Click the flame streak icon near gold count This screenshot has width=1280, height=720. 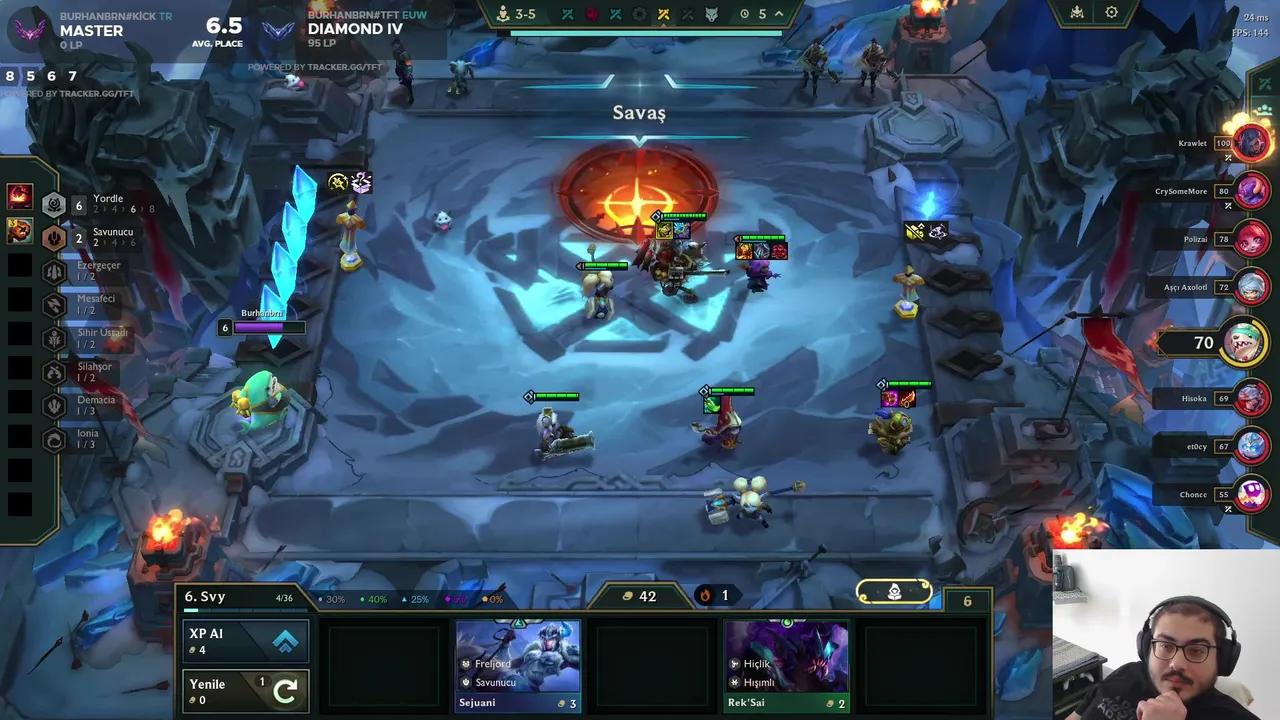tap(705, 595)
